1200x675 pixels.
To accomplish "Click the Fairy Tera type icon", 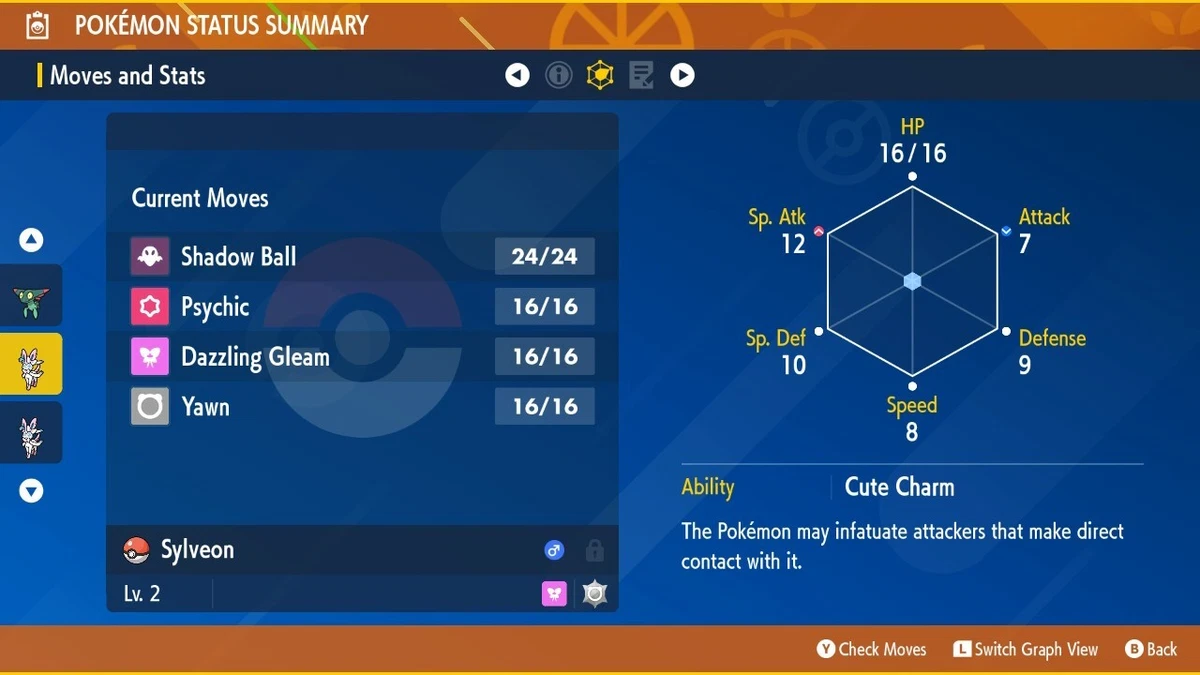I will pos(555,594).
